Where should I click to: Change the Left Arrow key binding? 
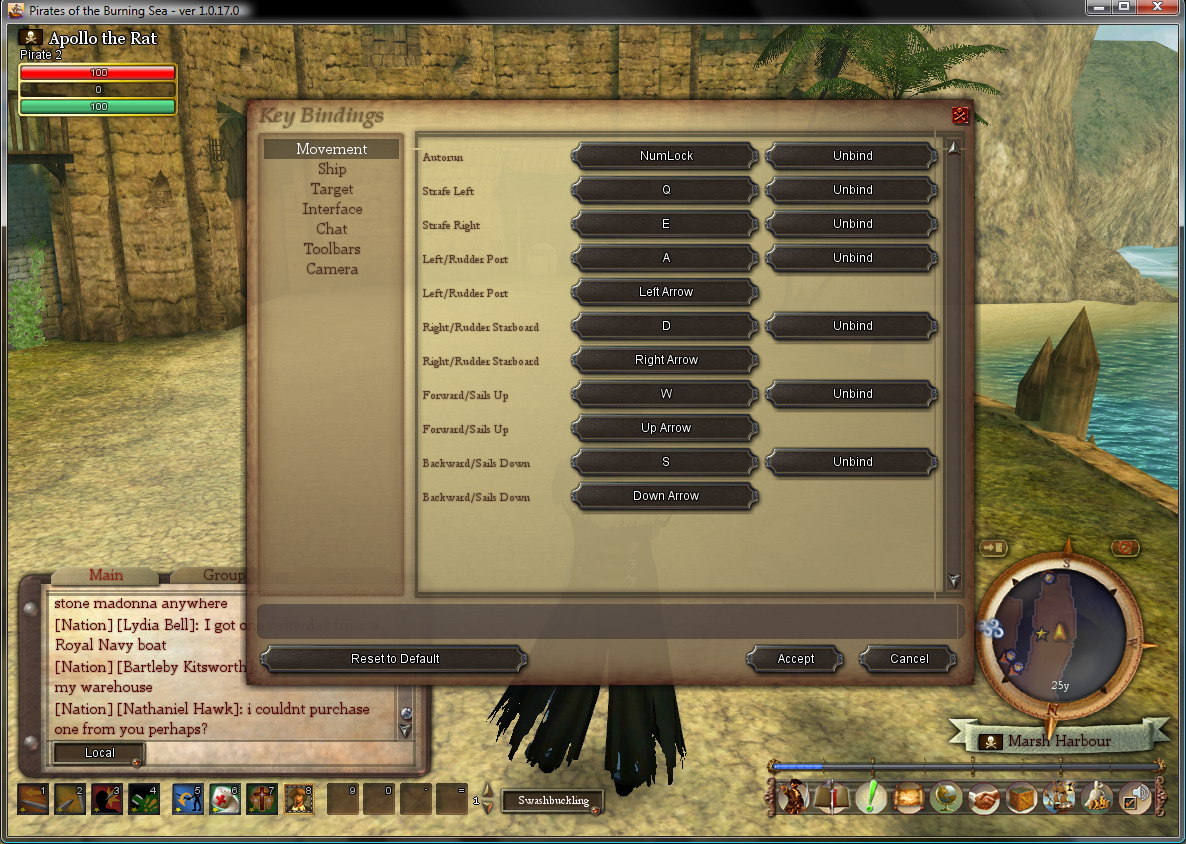click(666, 292)
